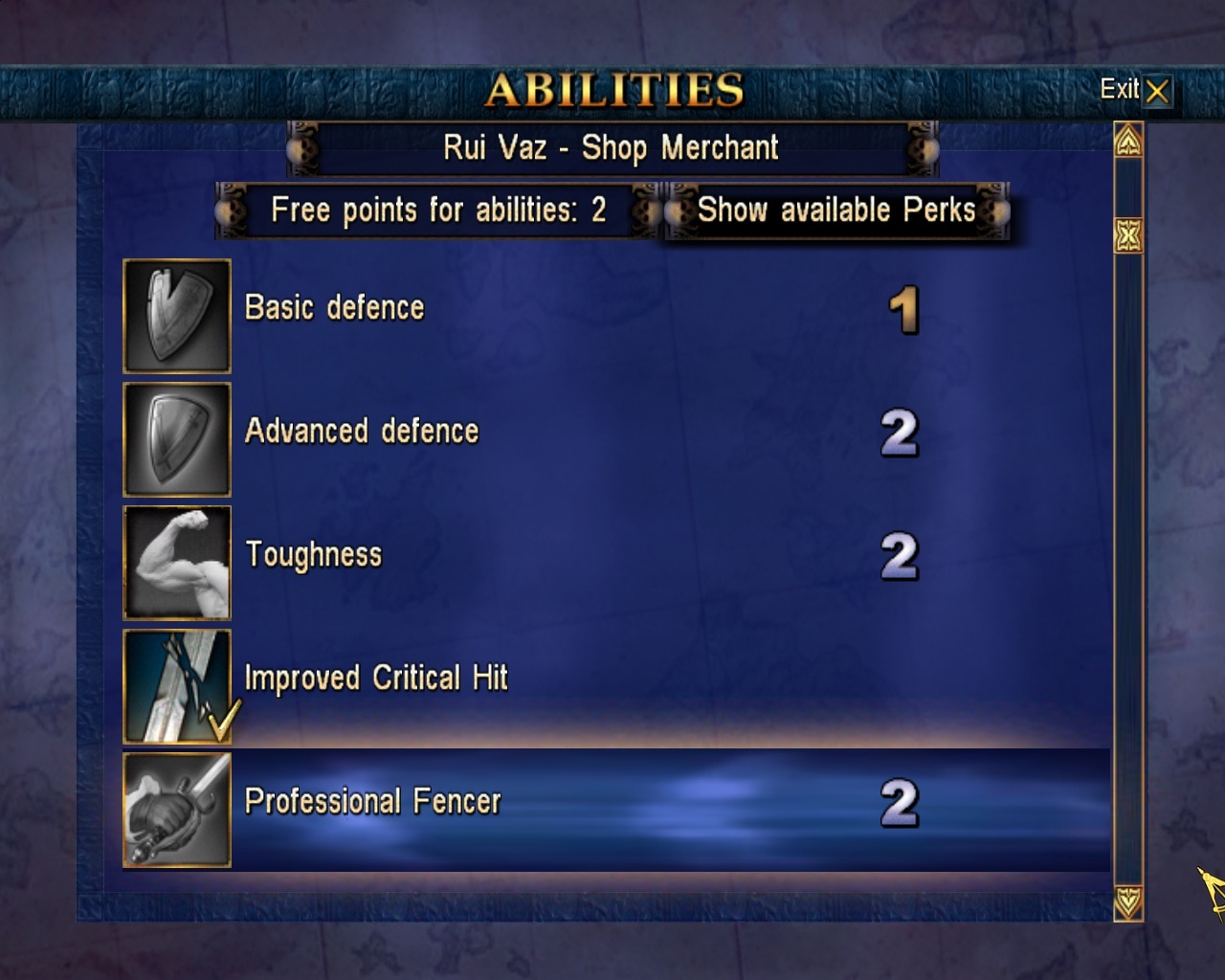Screen dimensions: 1225x980
Task: Click the scrollbar up arrow
Action: click(1128, 142)
